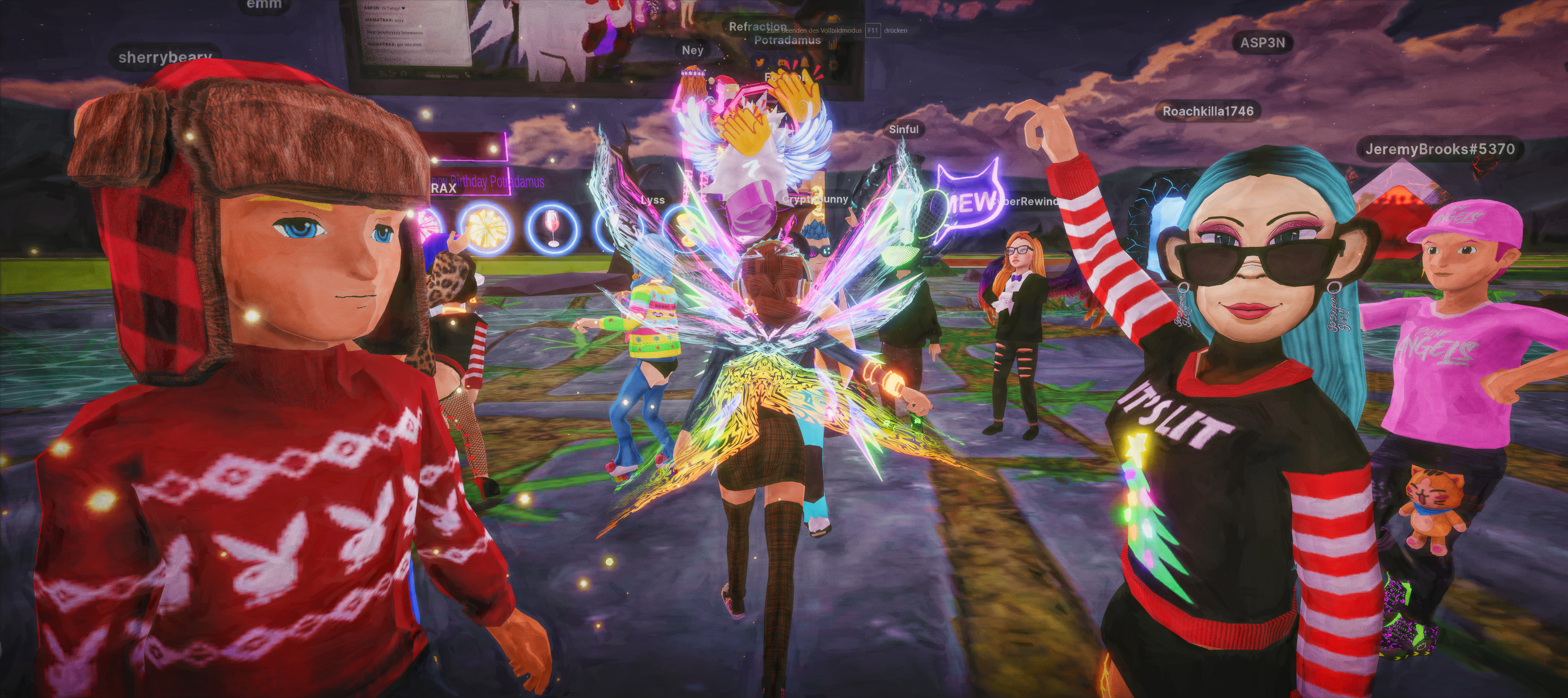Screen dimensions: 1568x698
Task: Open the Twitter bird link icon
Action: (760, 62)
